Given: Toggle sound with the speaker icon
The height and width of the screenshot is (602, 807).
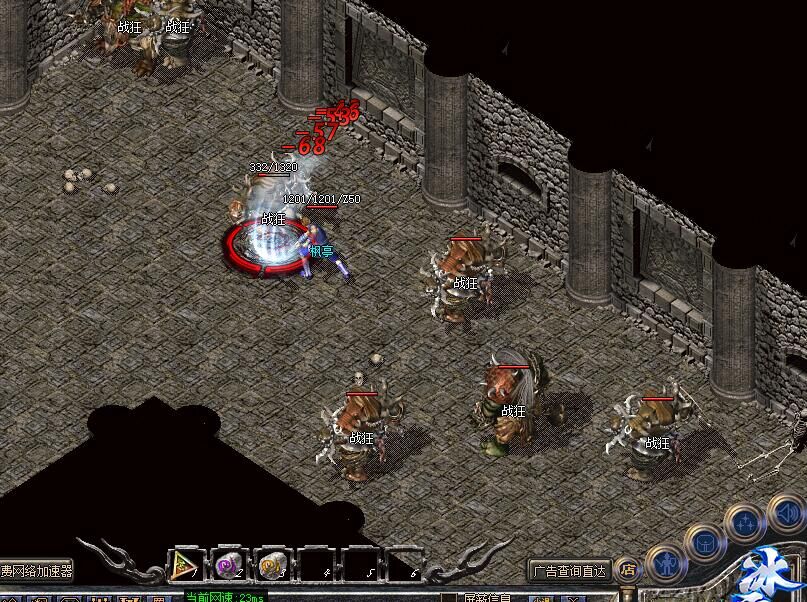Looking at the screenshot, I should 789,515.
